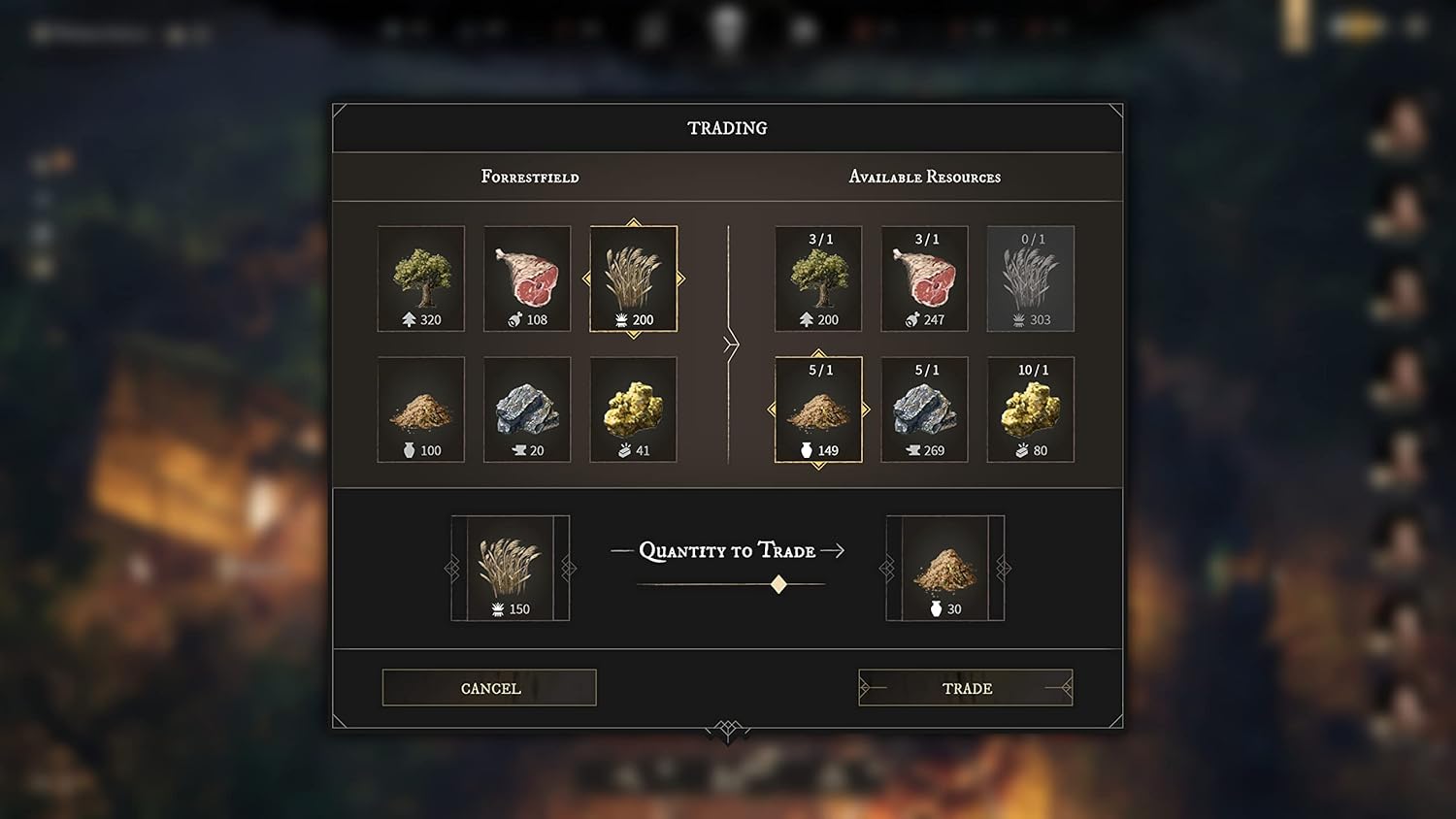Select Forrestfield's wood tile with 320
1456x819 pixels.
click(x=421, y=279)
